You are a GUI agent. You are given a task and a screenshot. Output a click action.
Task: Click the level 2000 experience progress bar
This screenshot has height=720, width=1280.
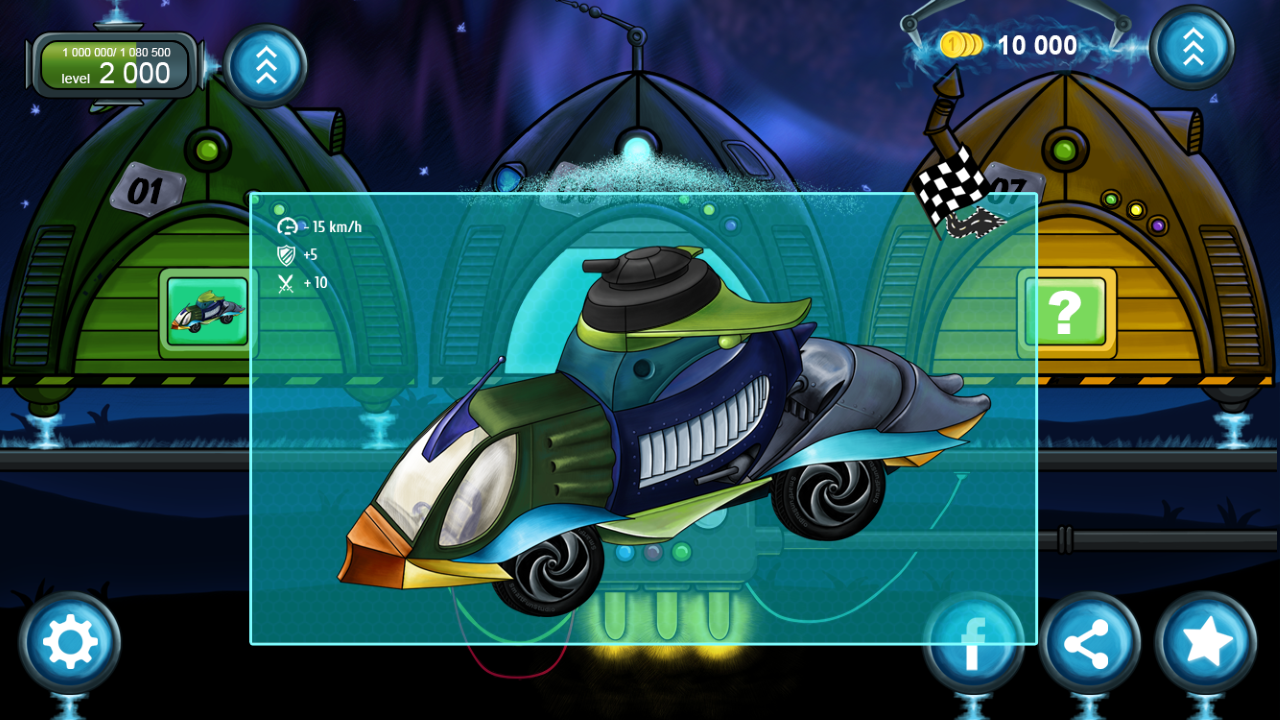(x=113, y=63)
